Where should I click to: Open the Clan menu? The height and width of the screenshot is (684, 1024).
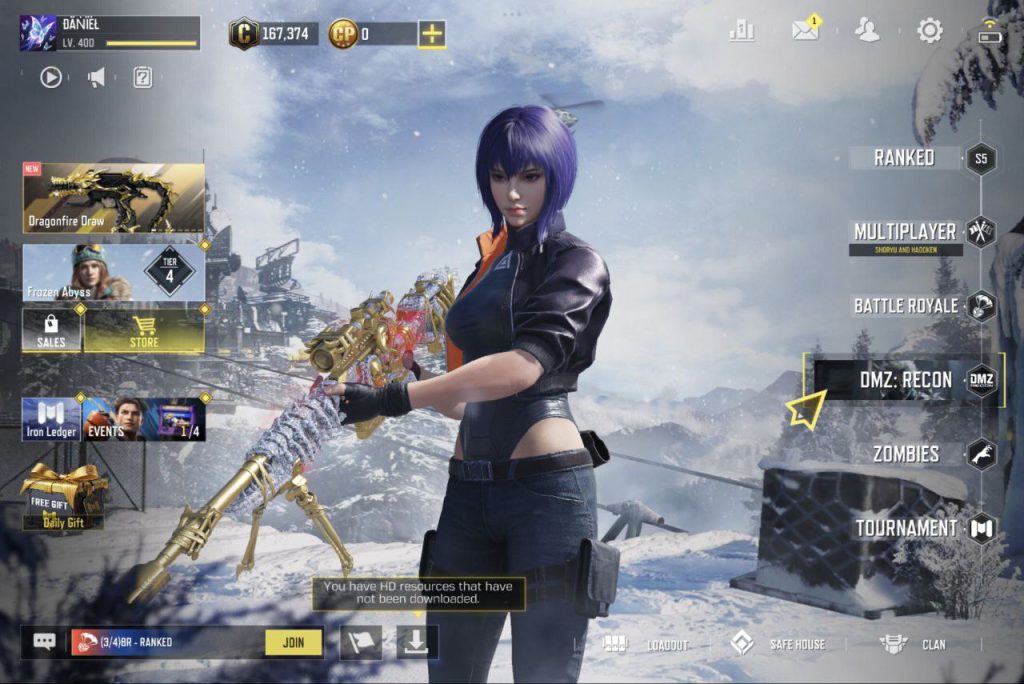point(913,644)
